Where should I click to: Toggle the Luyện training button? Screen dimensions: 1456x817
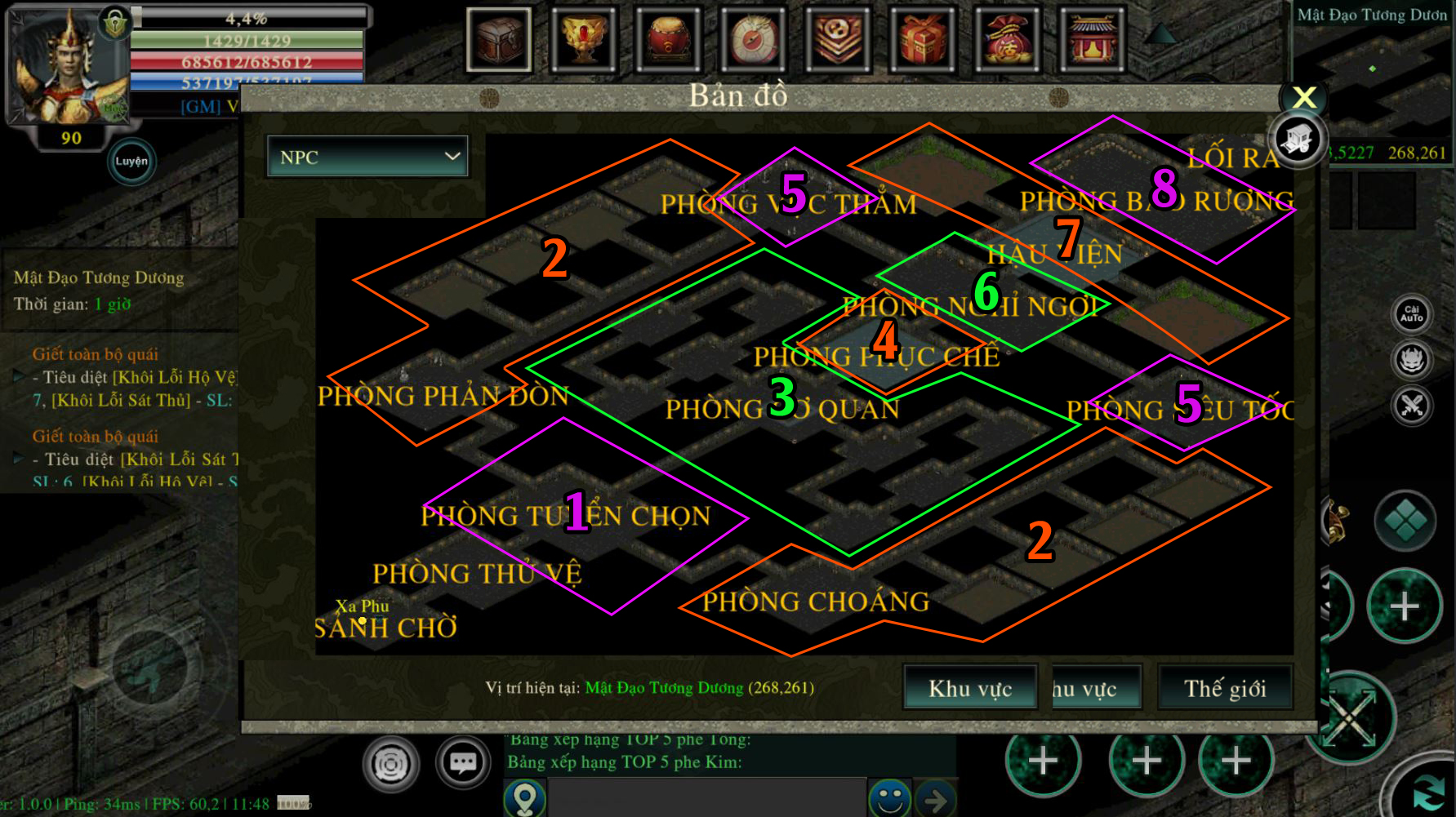(131, 161)
